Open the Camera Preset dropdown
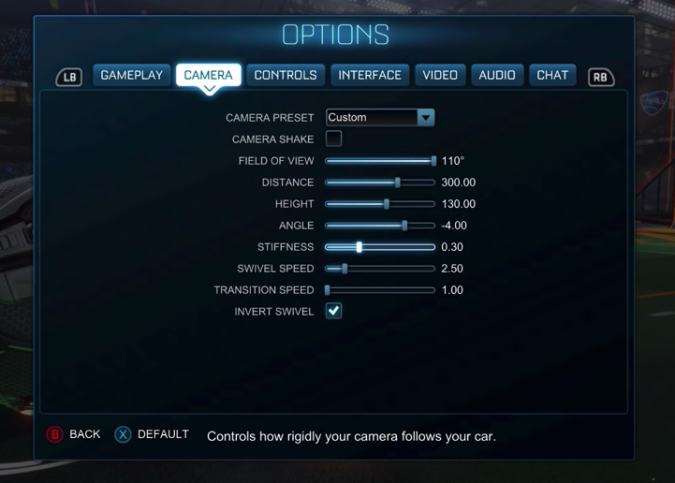This screenshot has width=675, height=483. coord(380,117)
